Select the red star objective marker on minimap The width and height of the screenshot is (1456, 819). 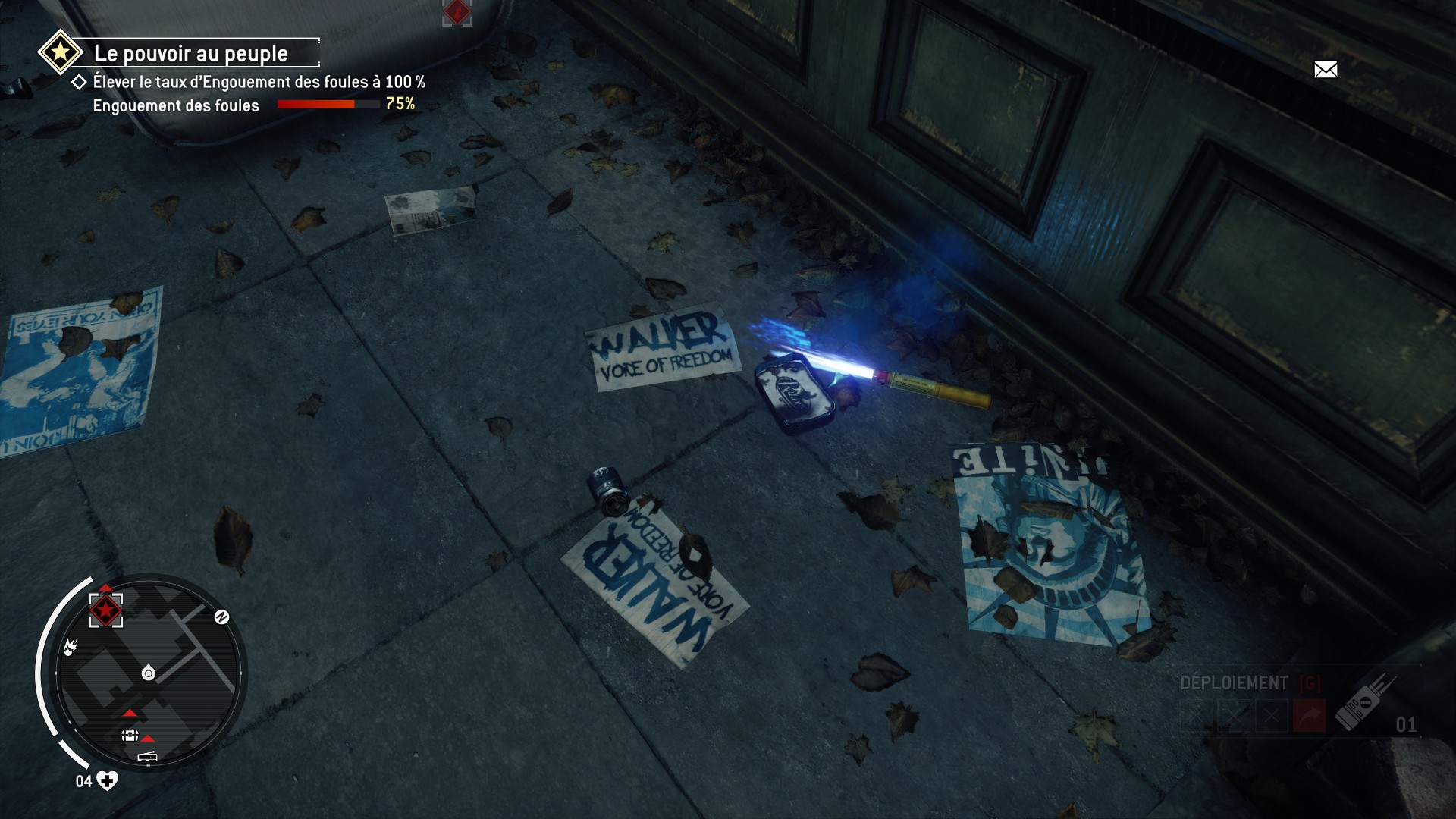105,609
